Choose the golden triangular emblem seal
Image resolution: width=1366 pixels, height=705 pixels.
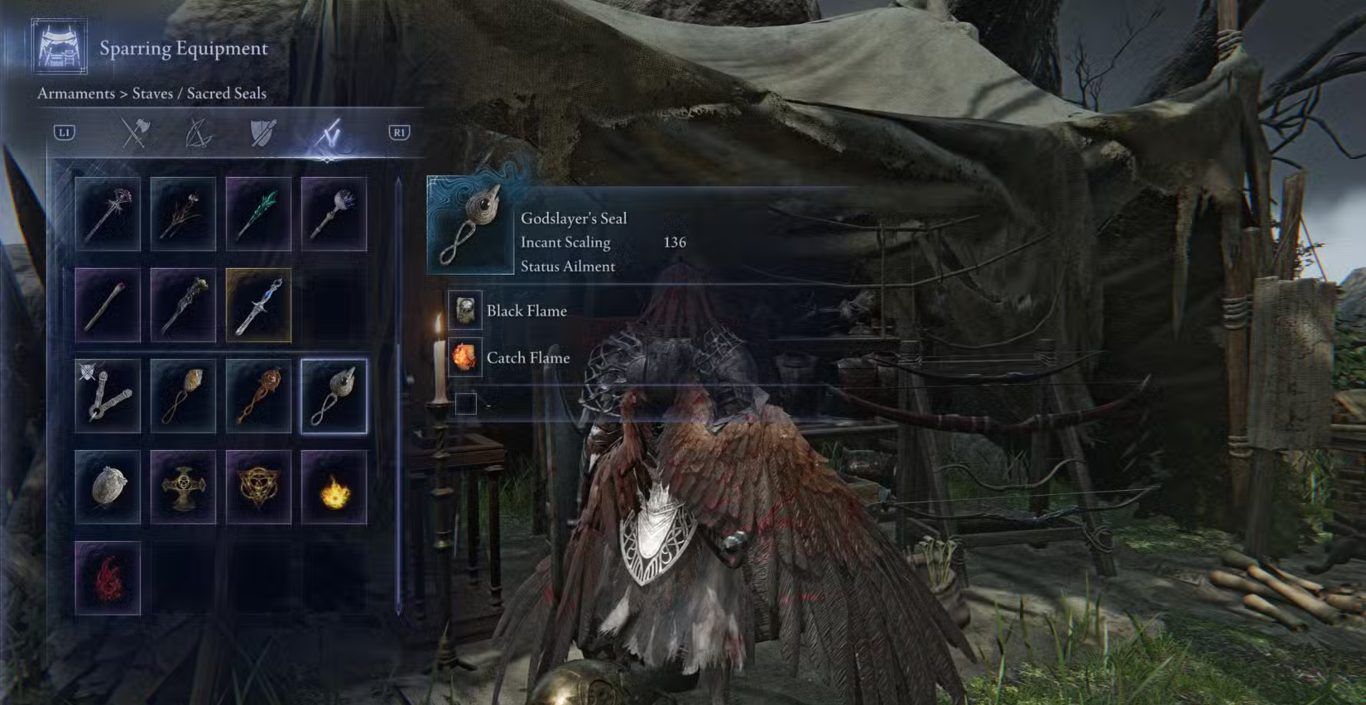coord(258,487)
